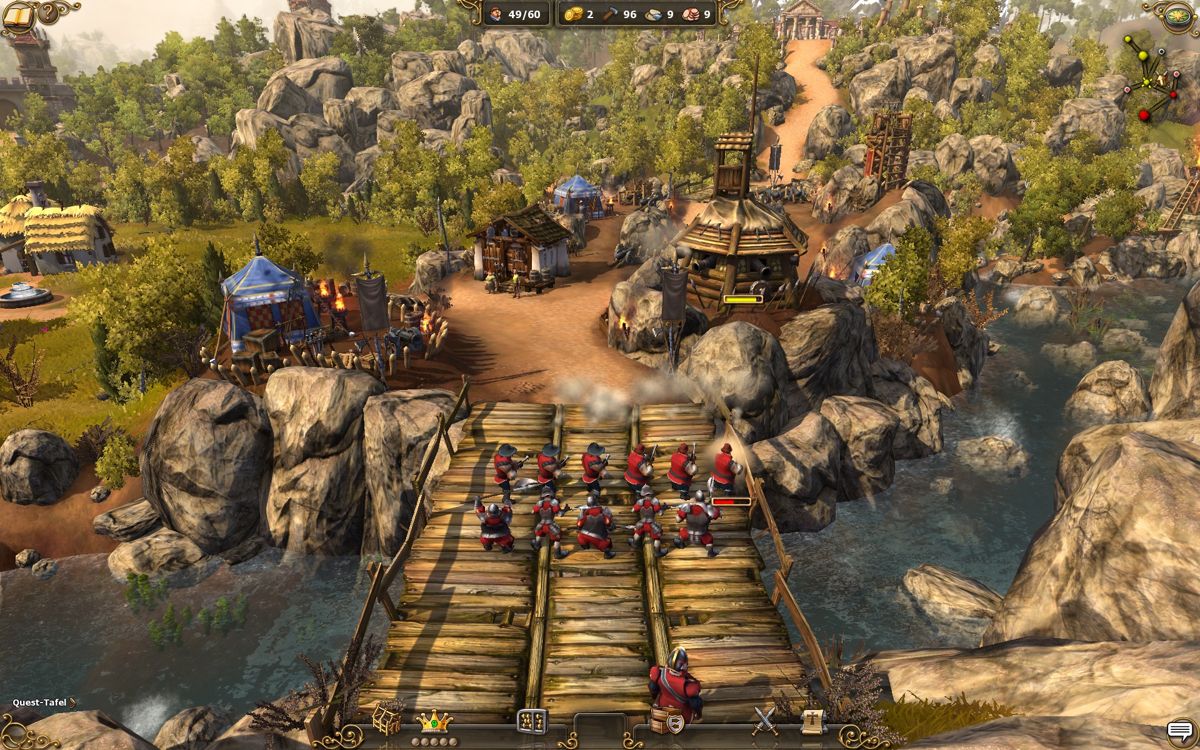Open the building construction menu
Viewport: 1200px width, 750px height.
[387, 718]
